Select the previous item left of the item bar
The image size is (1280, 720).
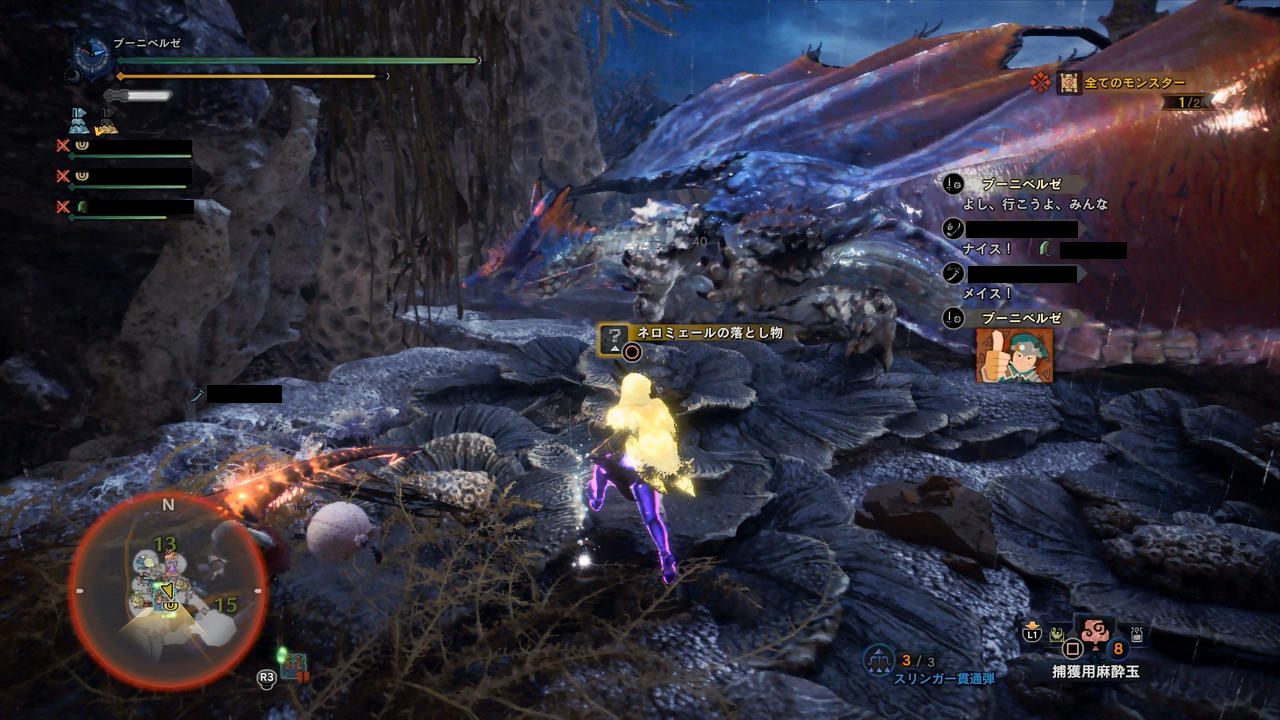click(1056, 633)
